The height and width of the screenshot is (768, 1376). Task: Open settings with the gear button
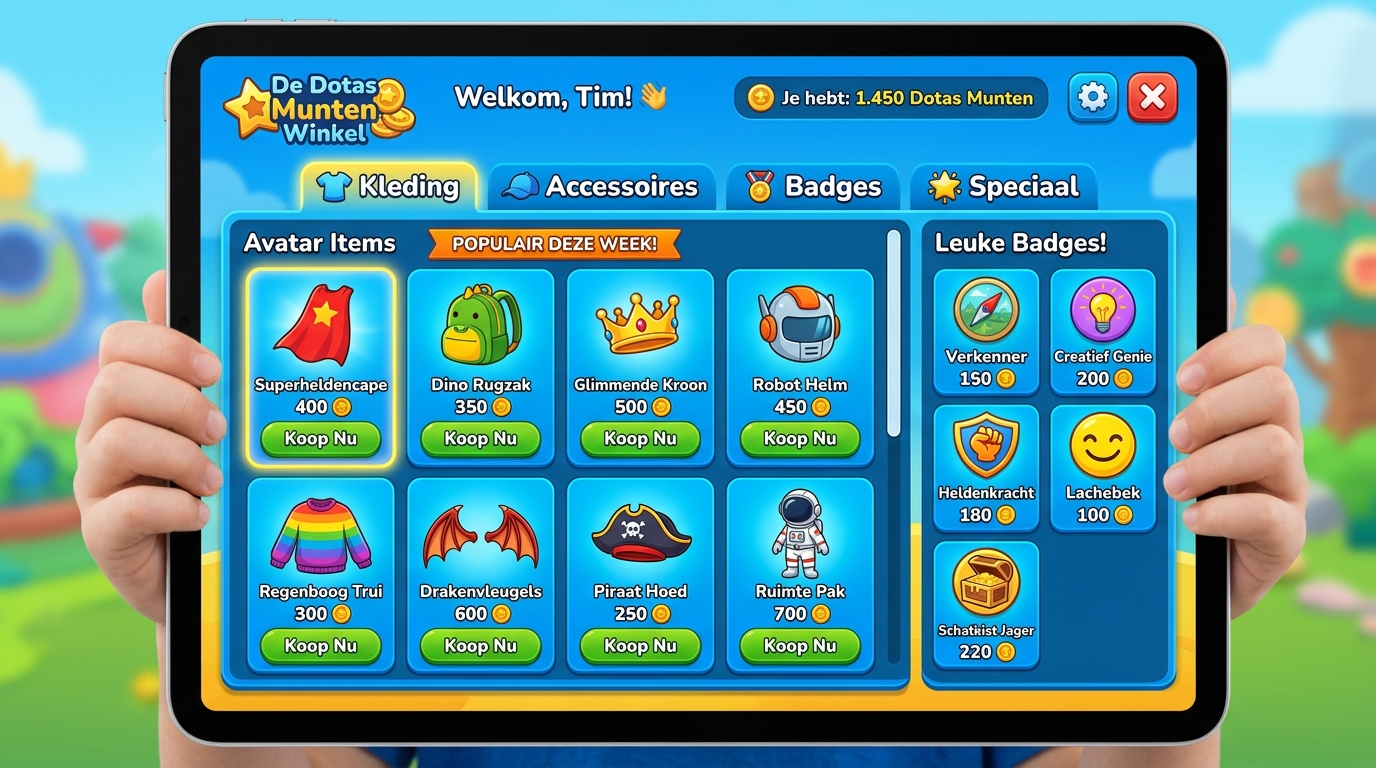tap(1092, 98)
